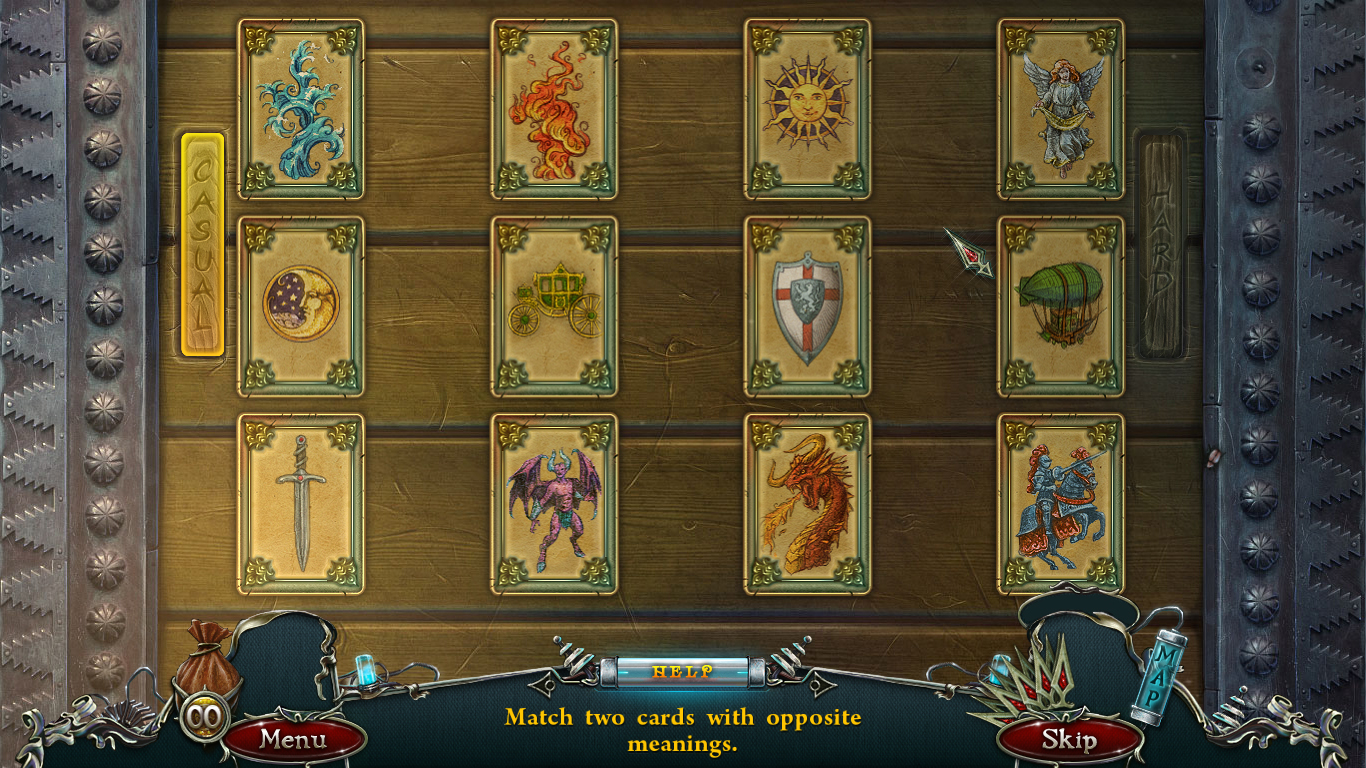Screen dimensions: 1366x768
Task: Select the purple demon card
Action: pyautogui.click(x=554, y=498)
